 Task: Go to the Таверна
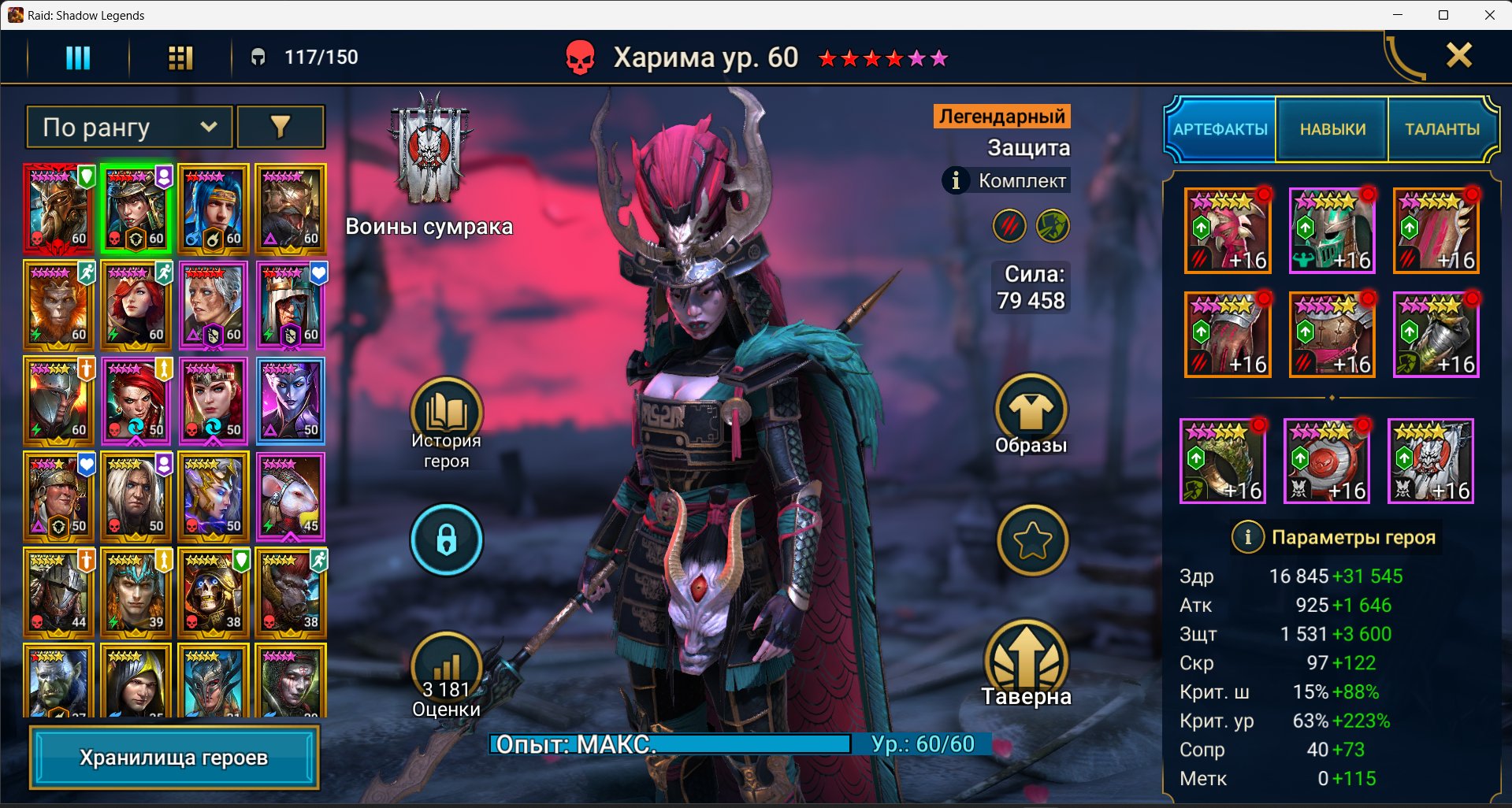click(x=1026, y=665)
